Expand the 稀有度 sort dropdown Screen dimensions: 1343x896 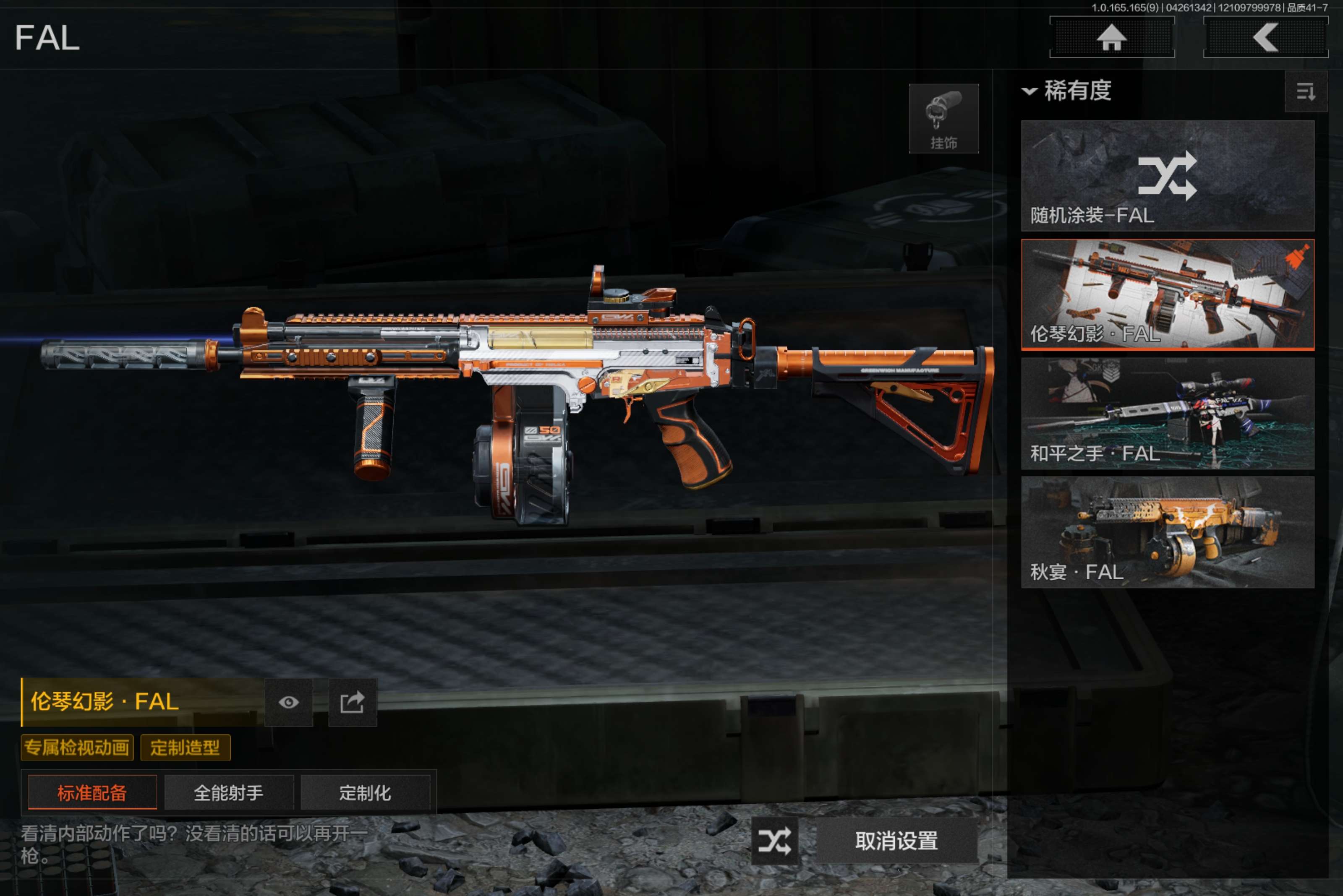[1067, 91]
